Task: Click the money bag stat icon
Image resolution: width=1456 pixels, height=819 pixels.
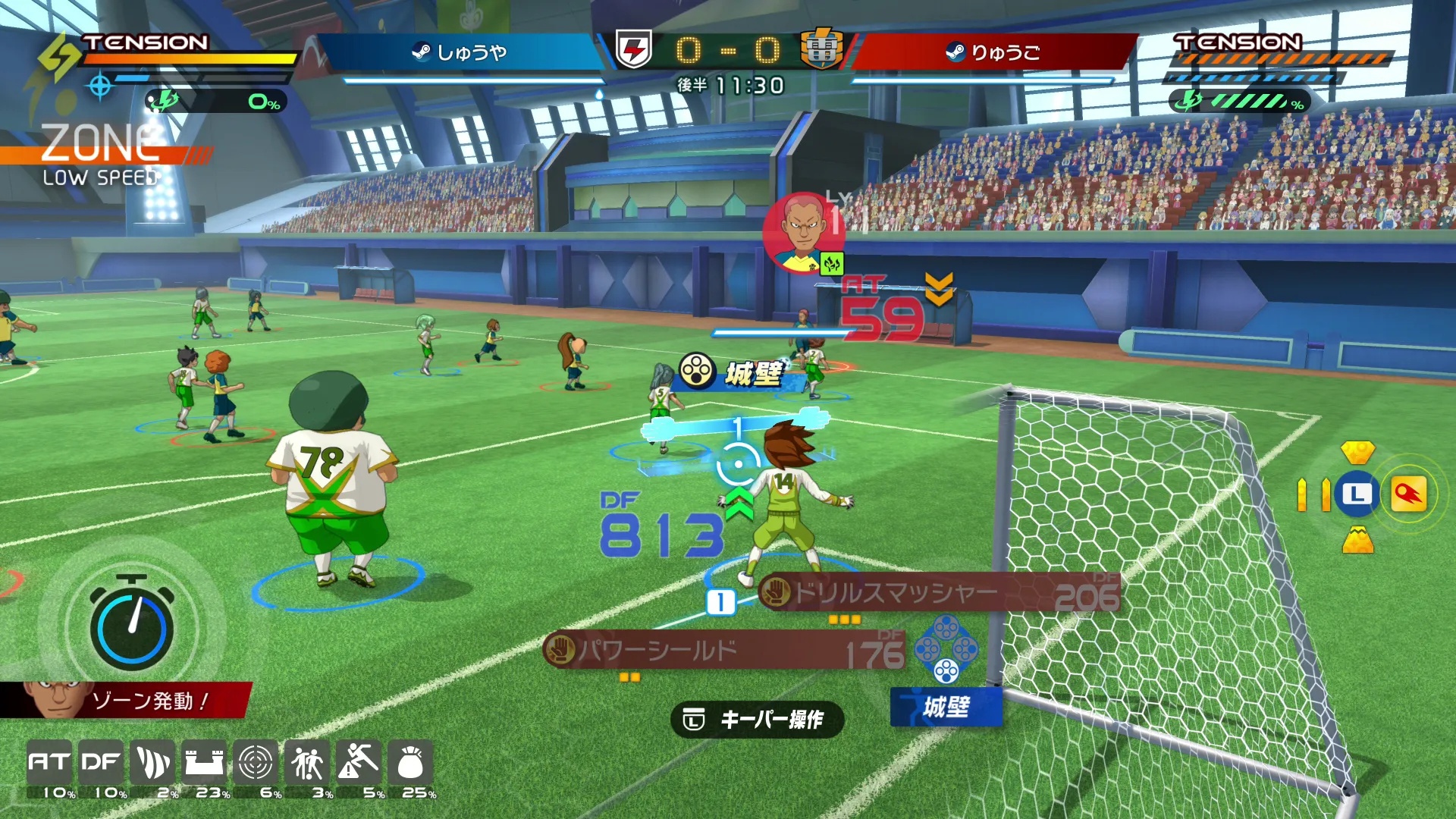Action: 410,762
